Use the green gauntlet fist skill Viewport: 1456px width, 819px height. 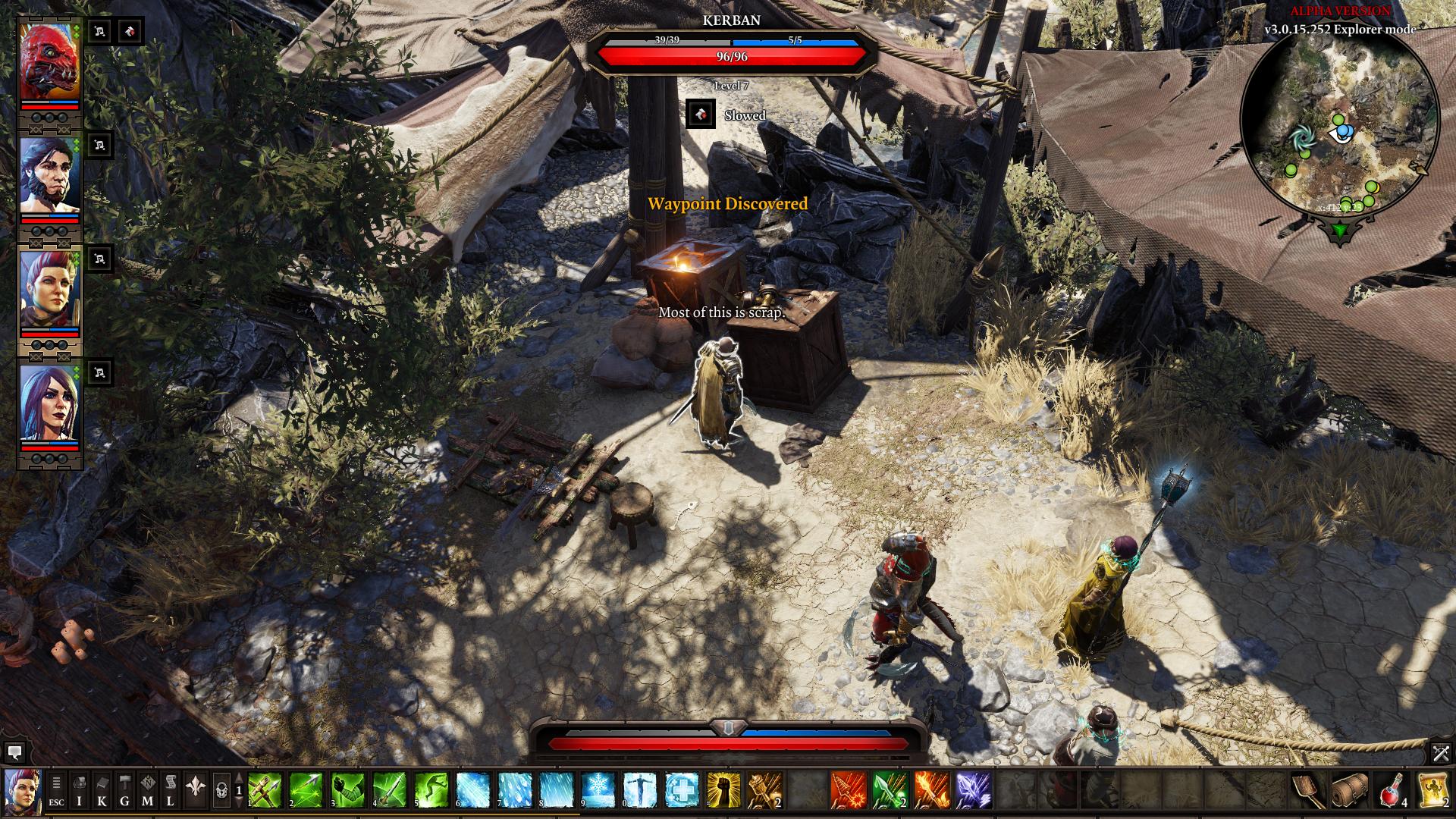[347, 791]
